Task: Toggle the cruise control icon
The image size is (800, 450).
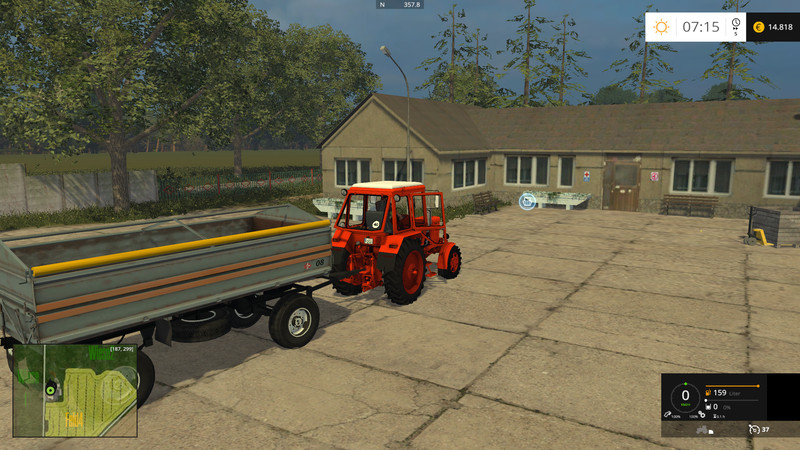Action: pos(752,429)
